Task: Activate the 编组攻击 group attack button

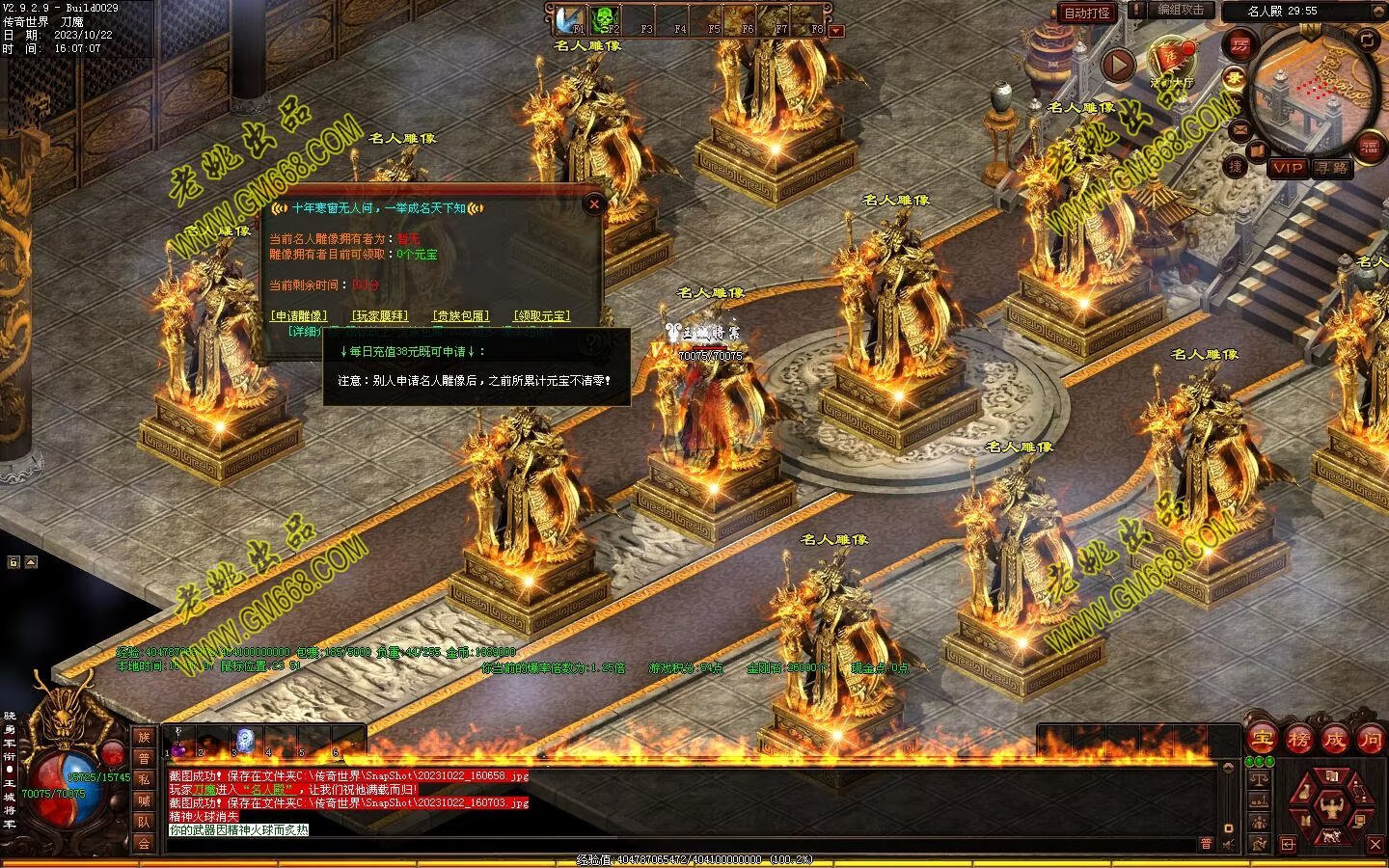Action: [1181, 10]
